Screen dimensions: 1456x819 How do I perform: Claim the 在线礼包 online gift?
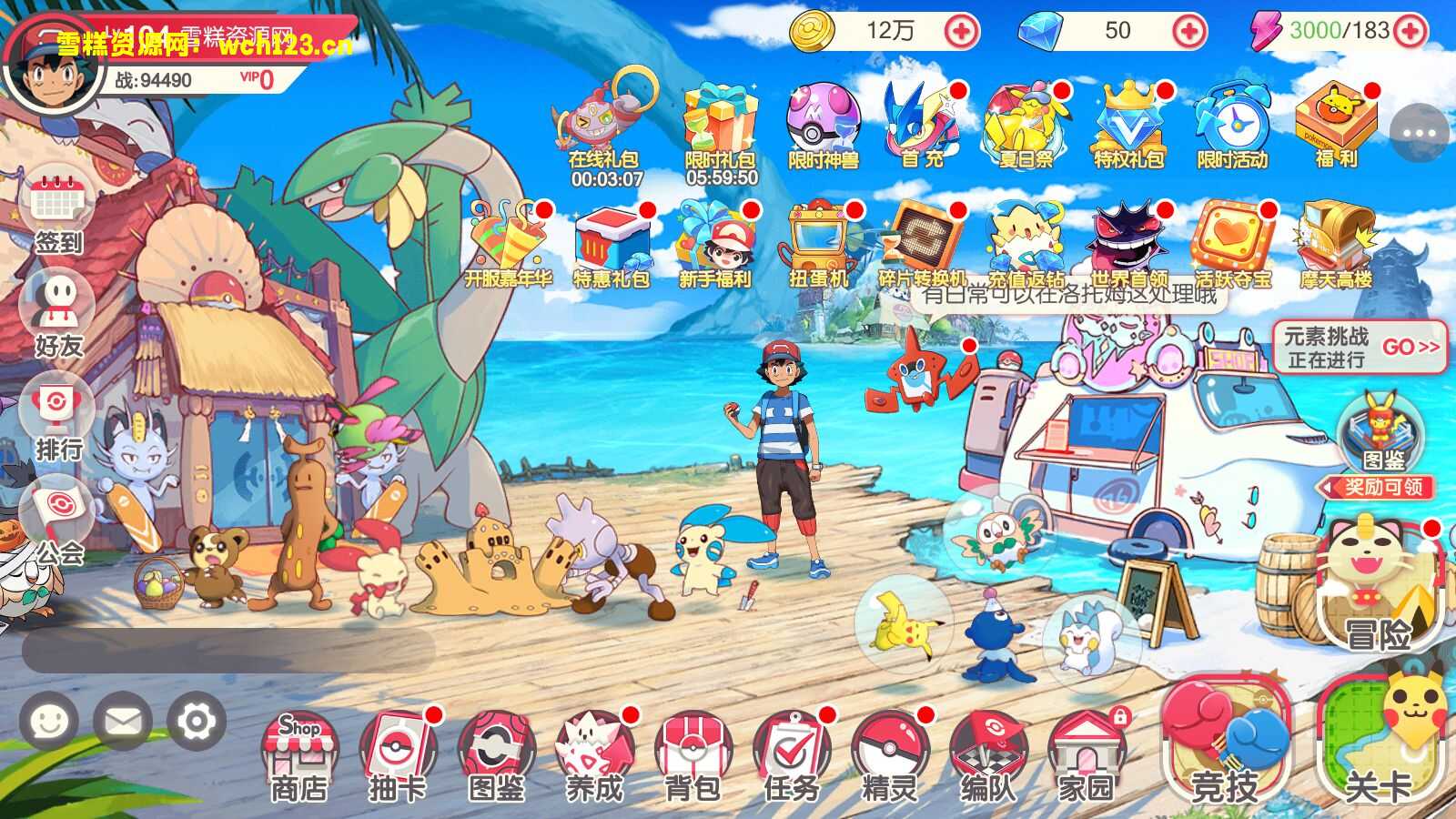605,127
